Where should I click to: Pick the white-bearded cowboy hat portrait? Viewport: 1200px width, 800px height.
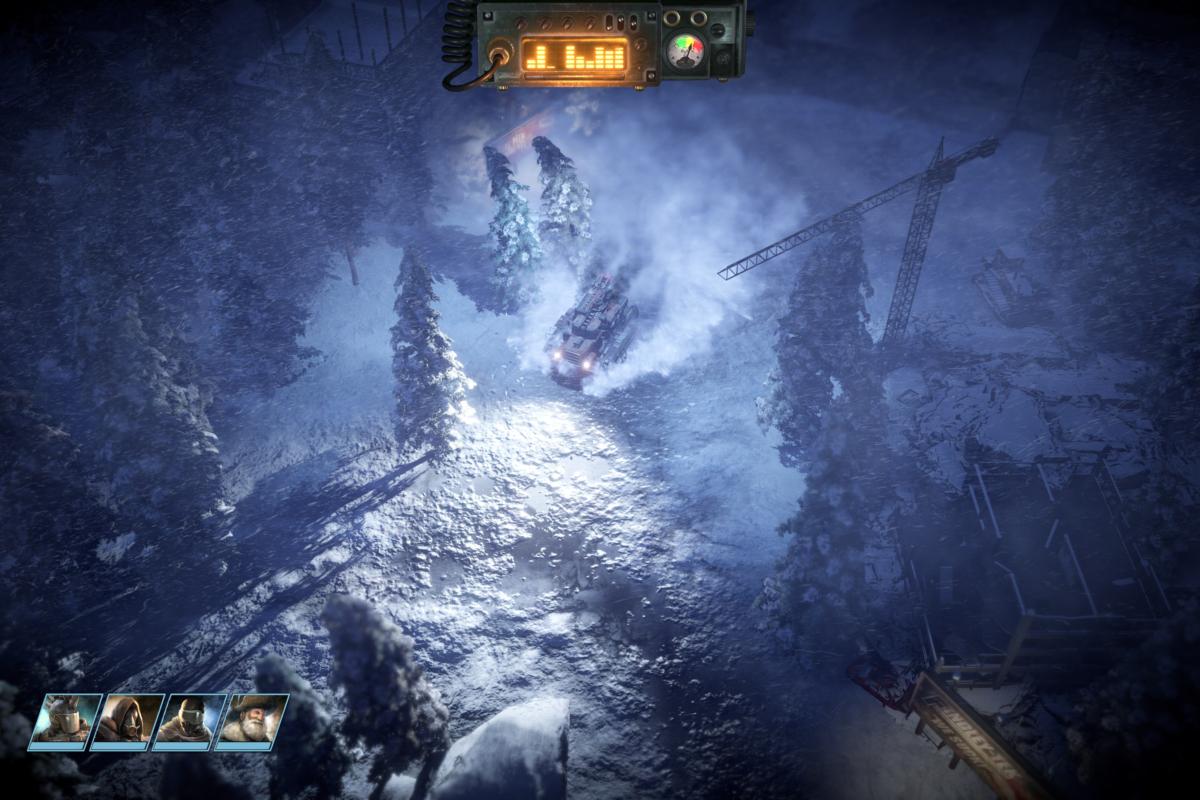[251, 720]
